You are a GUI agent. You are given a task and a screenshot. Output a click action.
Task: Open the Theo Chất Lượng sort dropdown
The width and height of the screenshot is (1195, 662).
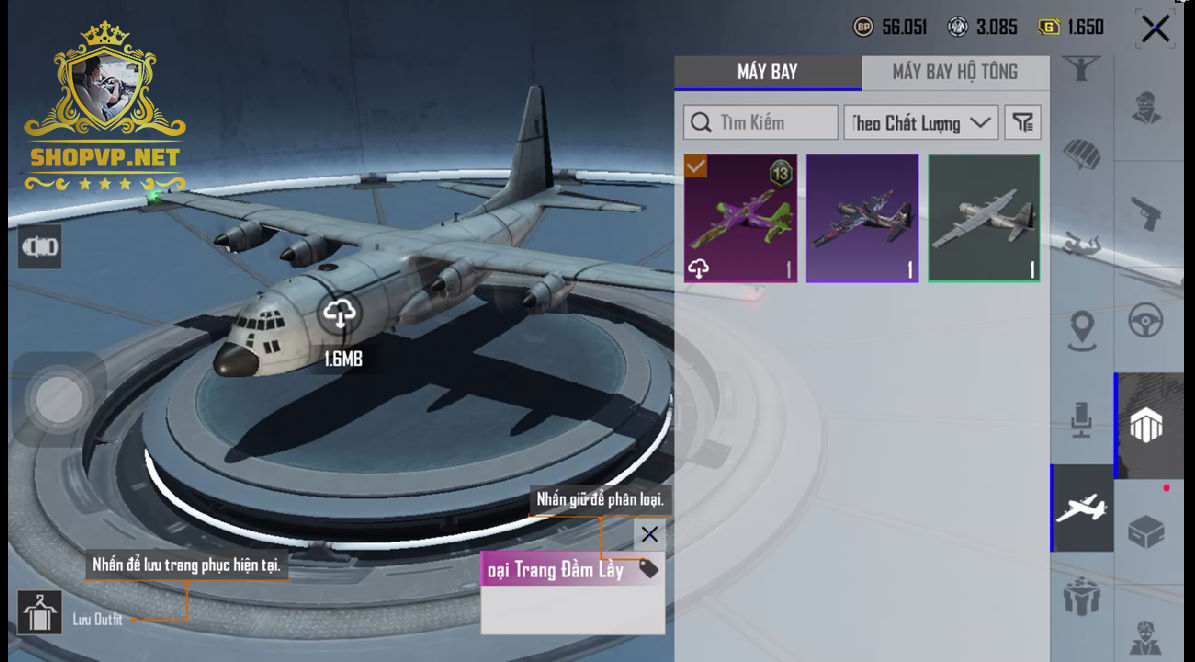click(920, 123)
